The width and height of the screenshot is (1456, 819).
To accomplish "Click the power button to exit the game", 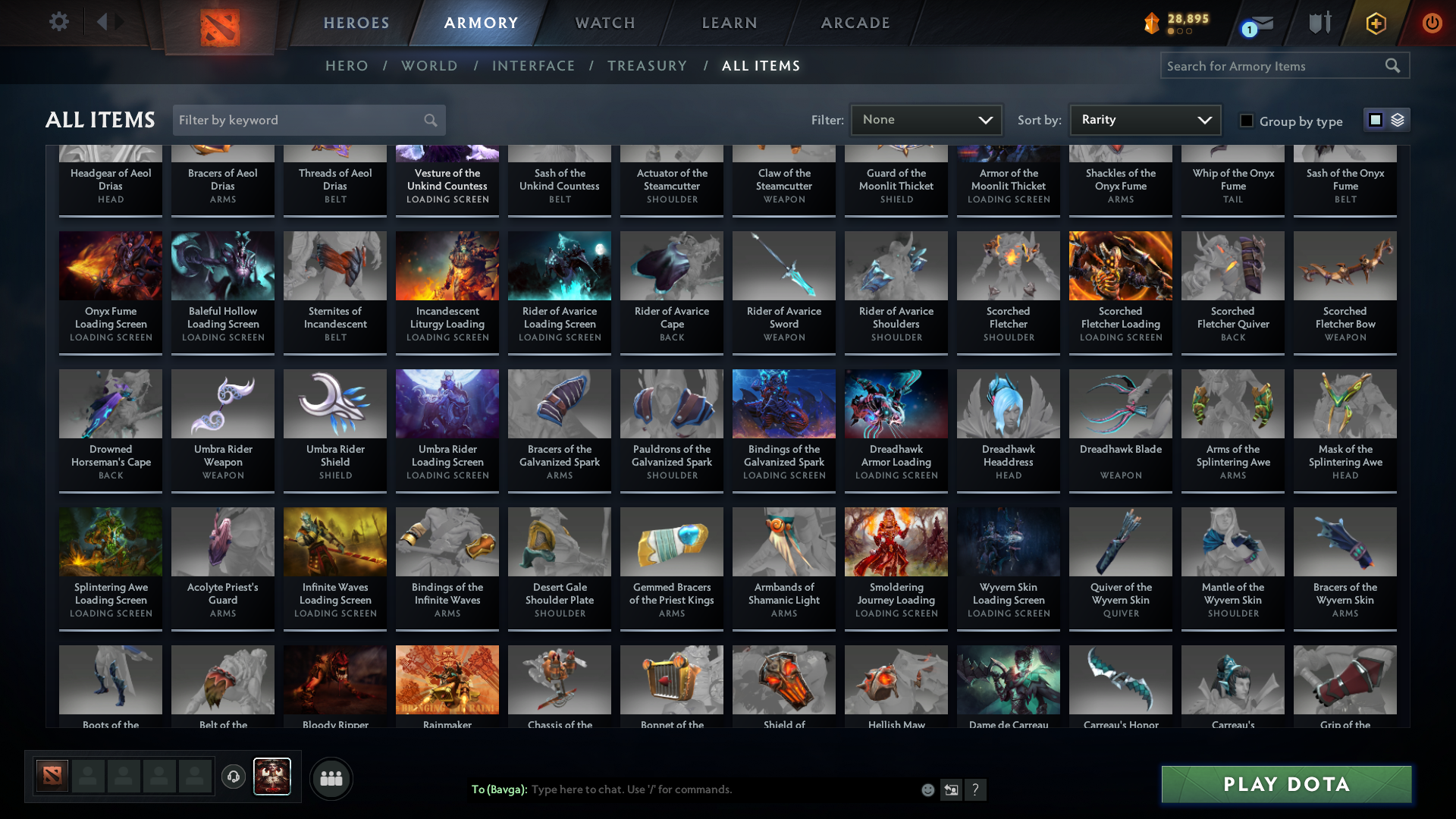I will pyautogui.click(x=1432, y=23).
